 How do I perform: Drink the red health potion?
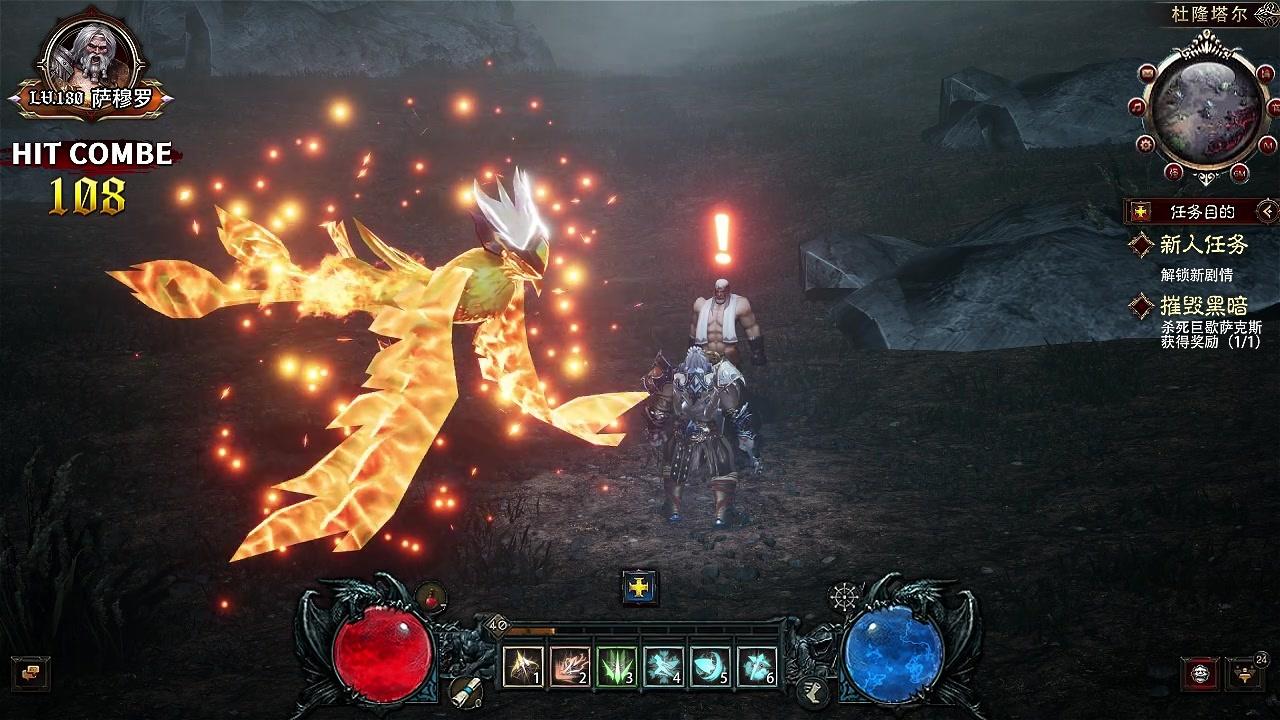point(431,597)
